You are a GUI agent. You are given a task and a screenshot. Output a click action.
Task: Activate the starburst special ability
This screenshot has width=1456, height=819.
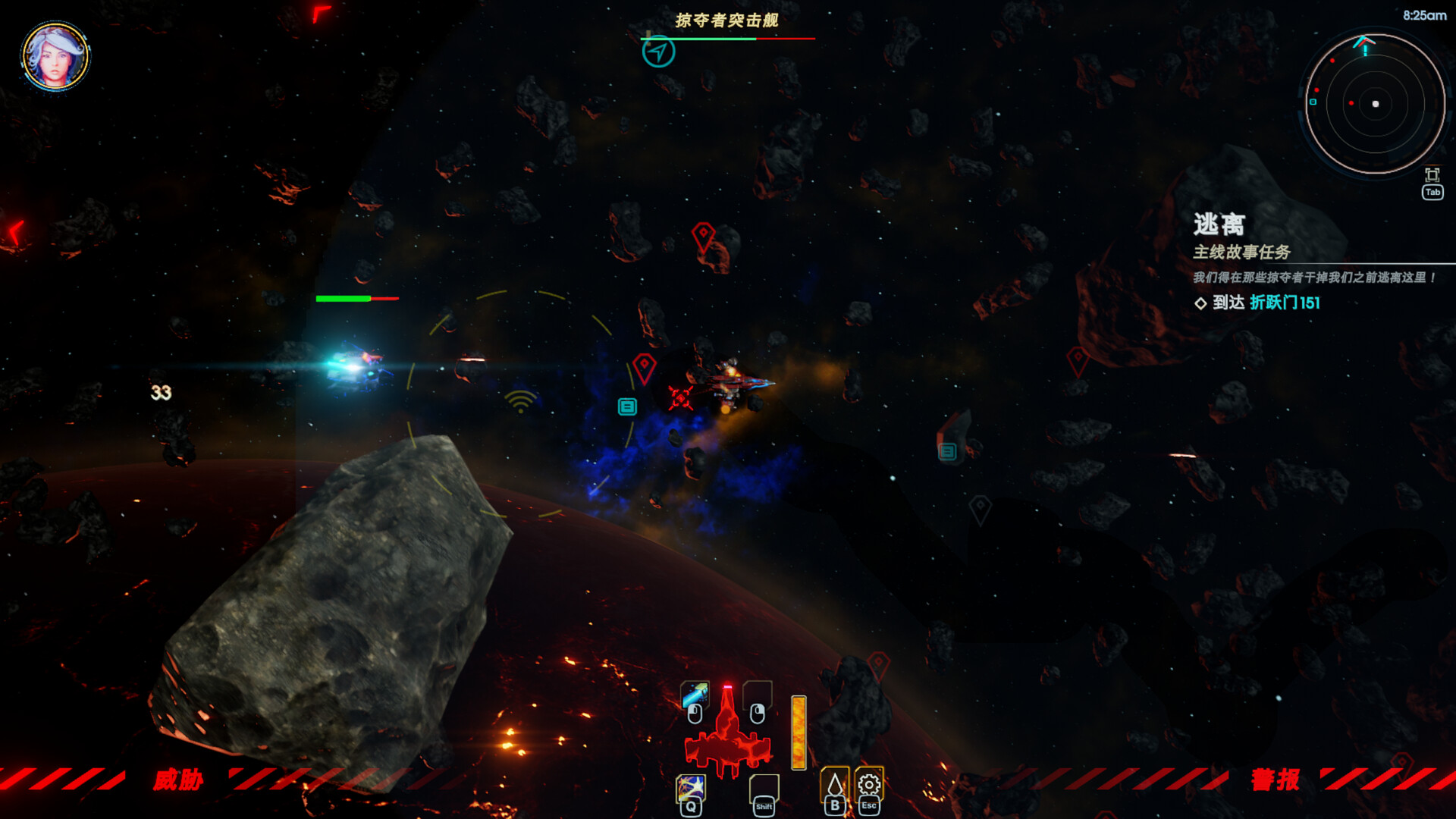(x=690, y=788)
